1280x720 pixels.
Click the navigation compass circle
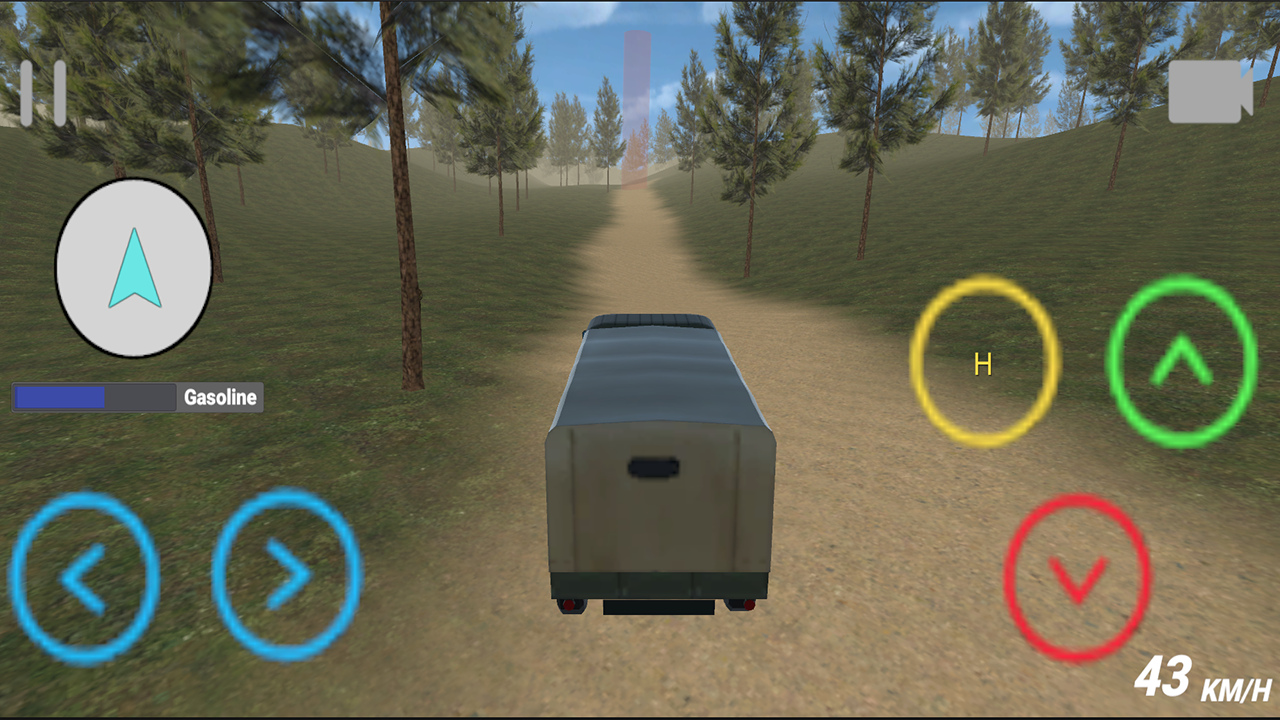point(133,268)
